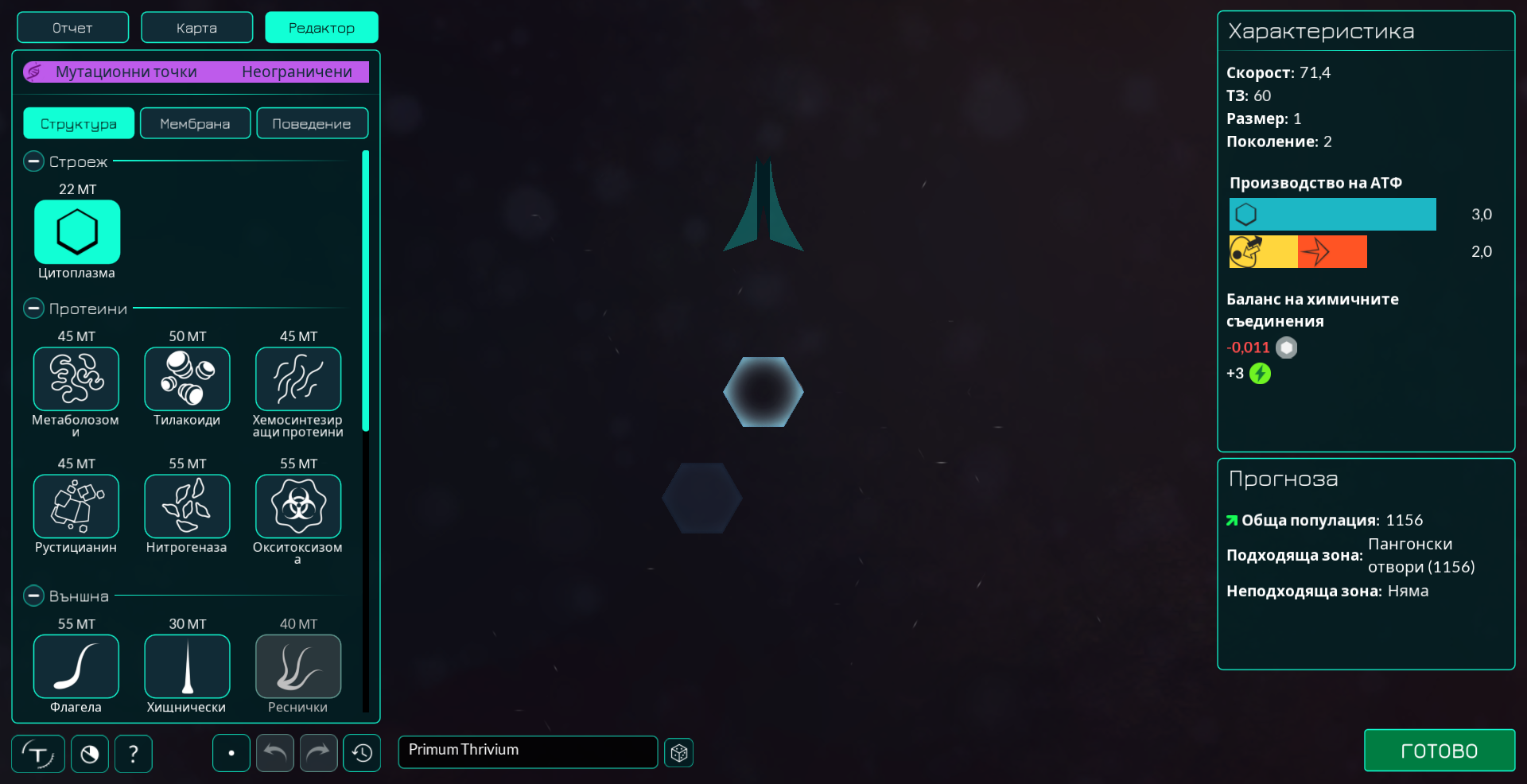This screenshot has height=784, width=1527.
Task: Collapse the Външна section
Action: (x=33, y=595)
